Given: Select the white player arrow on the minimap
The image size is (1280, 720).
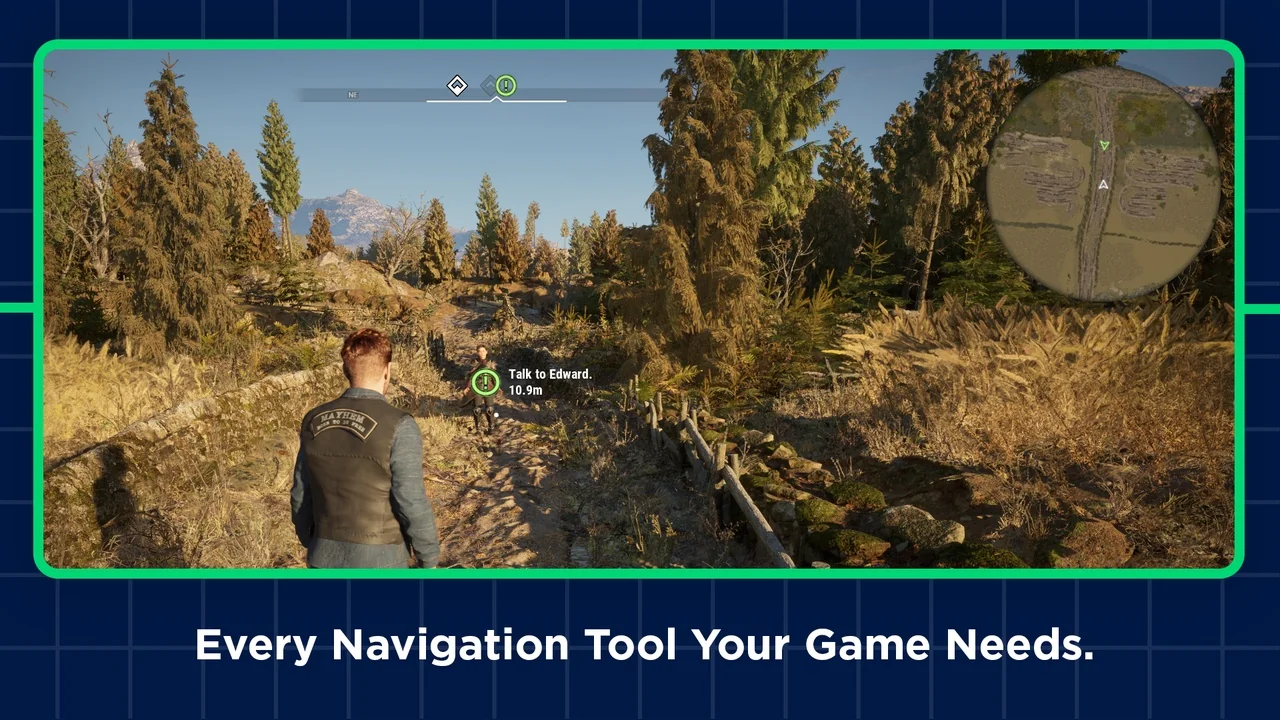Looking at the screenshot, I should (1103, 184).
